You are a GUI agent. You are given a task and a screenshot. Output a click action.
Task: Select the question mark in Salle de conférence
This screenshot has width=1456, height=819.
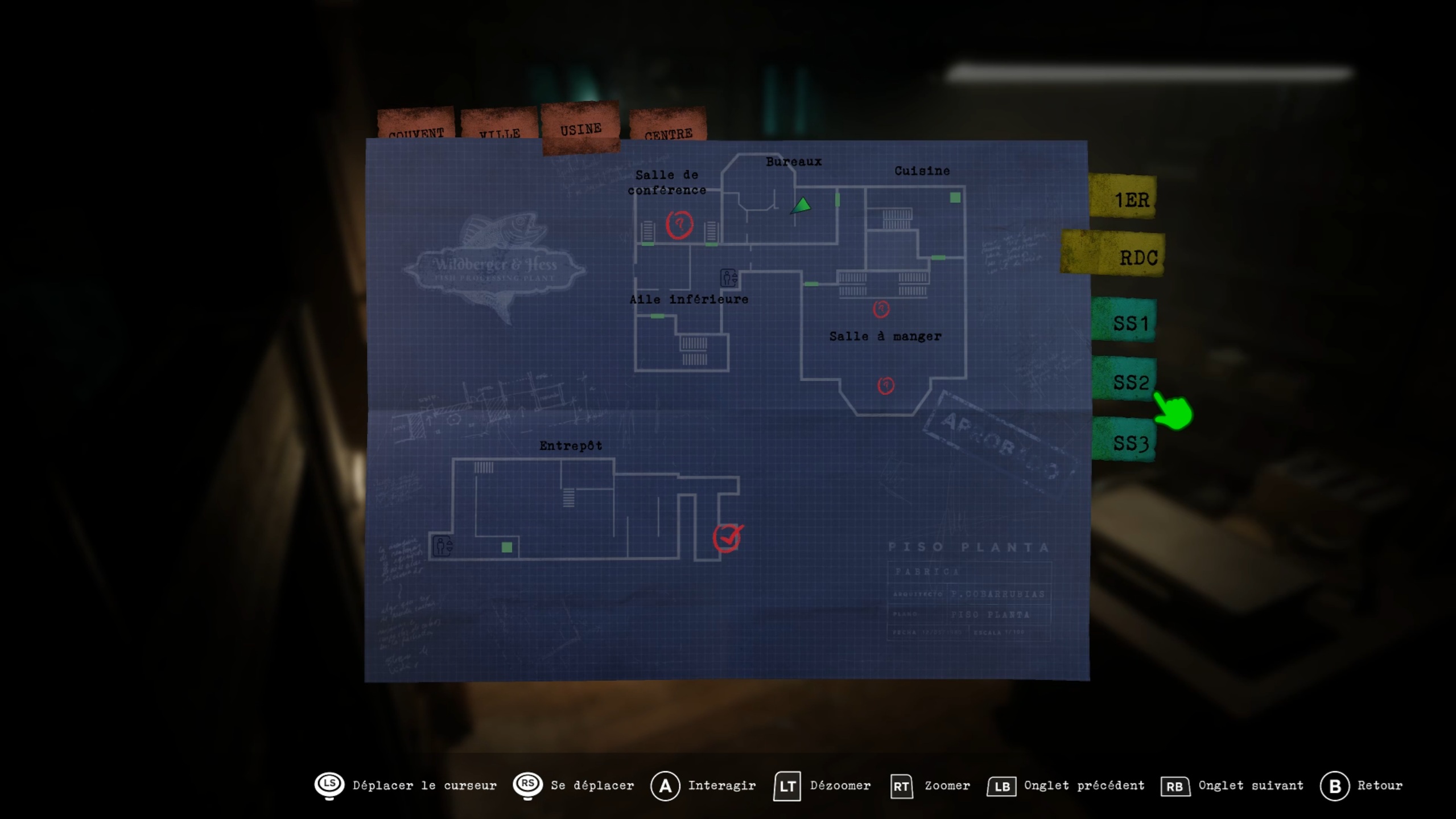click(679, 224)
